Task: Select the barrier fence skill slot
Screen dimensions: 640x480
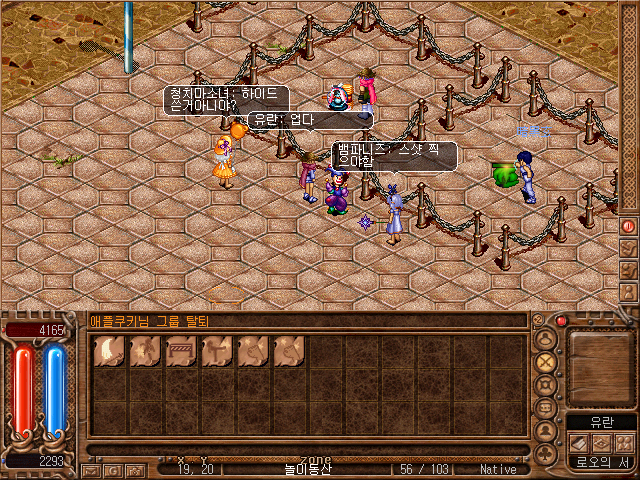Action: pyautogui.click(x=180, y=349)
